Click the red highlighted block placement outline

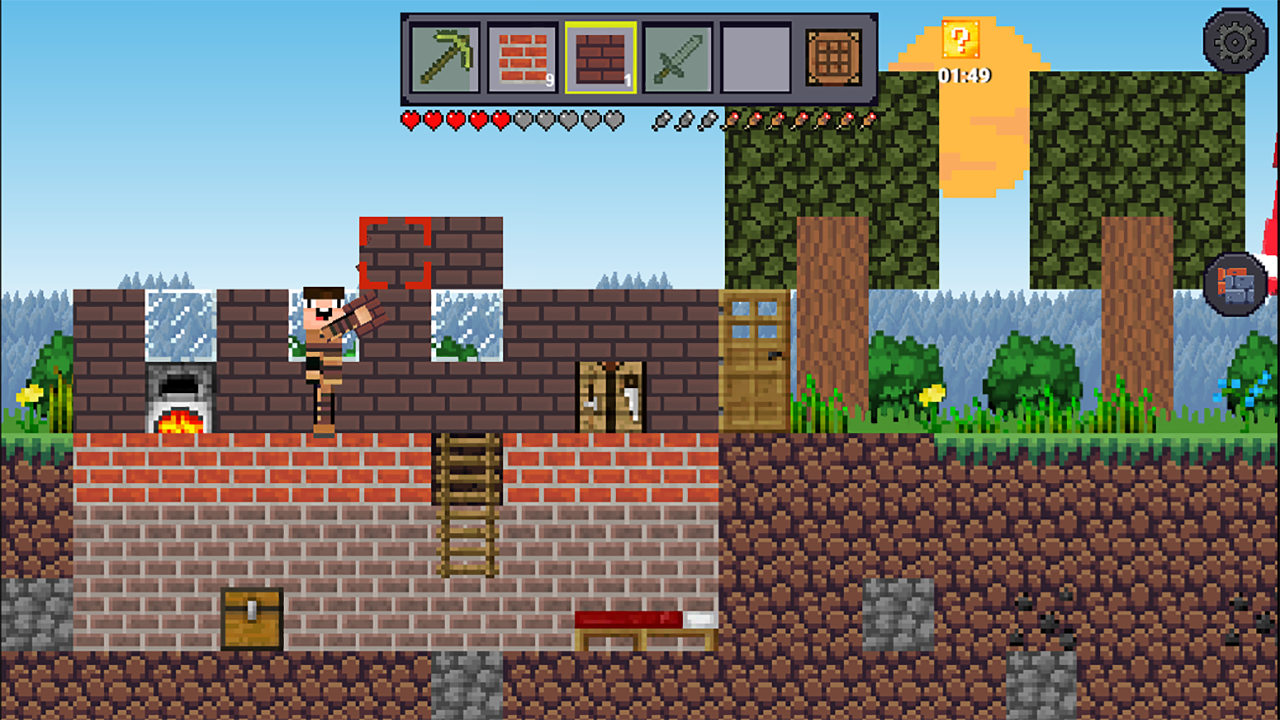coord(395,253)
